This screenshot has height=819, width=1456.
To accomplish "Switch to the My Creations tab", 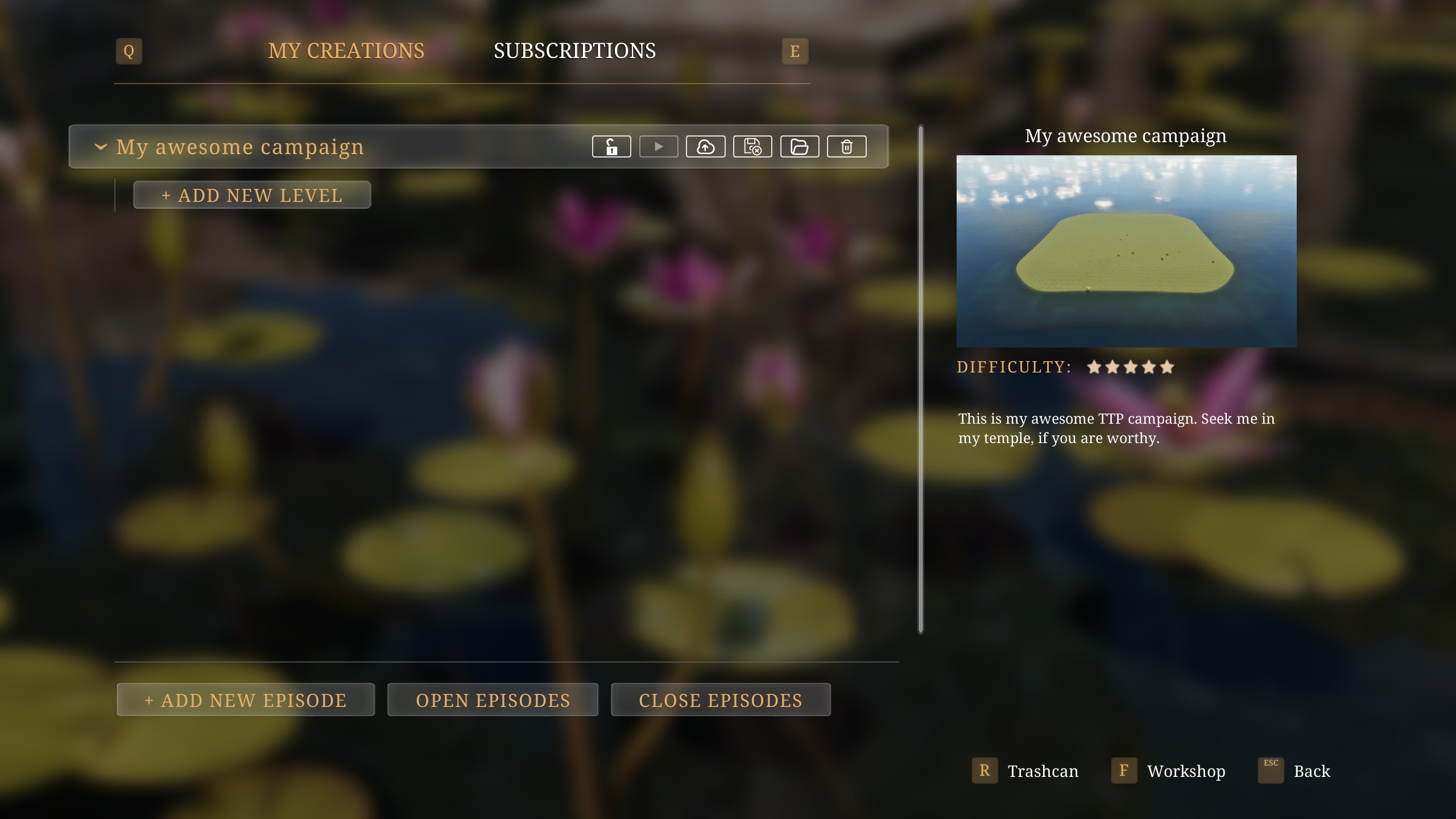I will [x=346, y=51].
